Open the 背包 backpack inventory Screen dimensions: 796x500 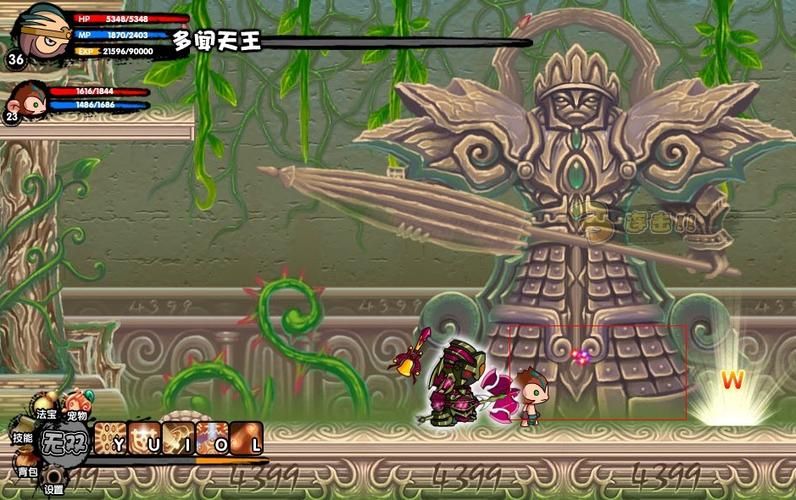pyautogui.click(x=26, y=464)
